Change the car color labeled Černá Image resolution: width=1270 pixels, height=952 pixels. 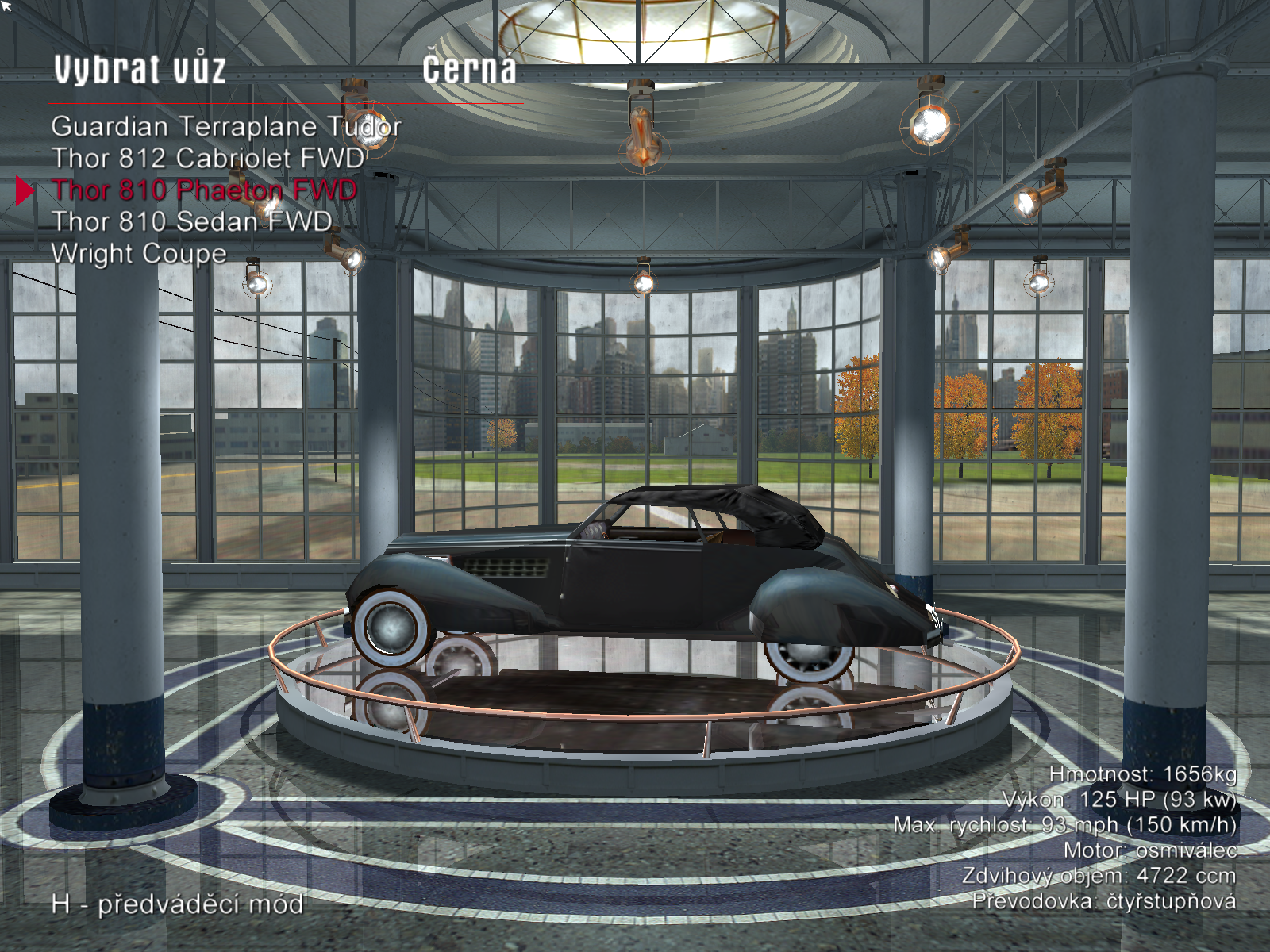(x=469, y=69)
